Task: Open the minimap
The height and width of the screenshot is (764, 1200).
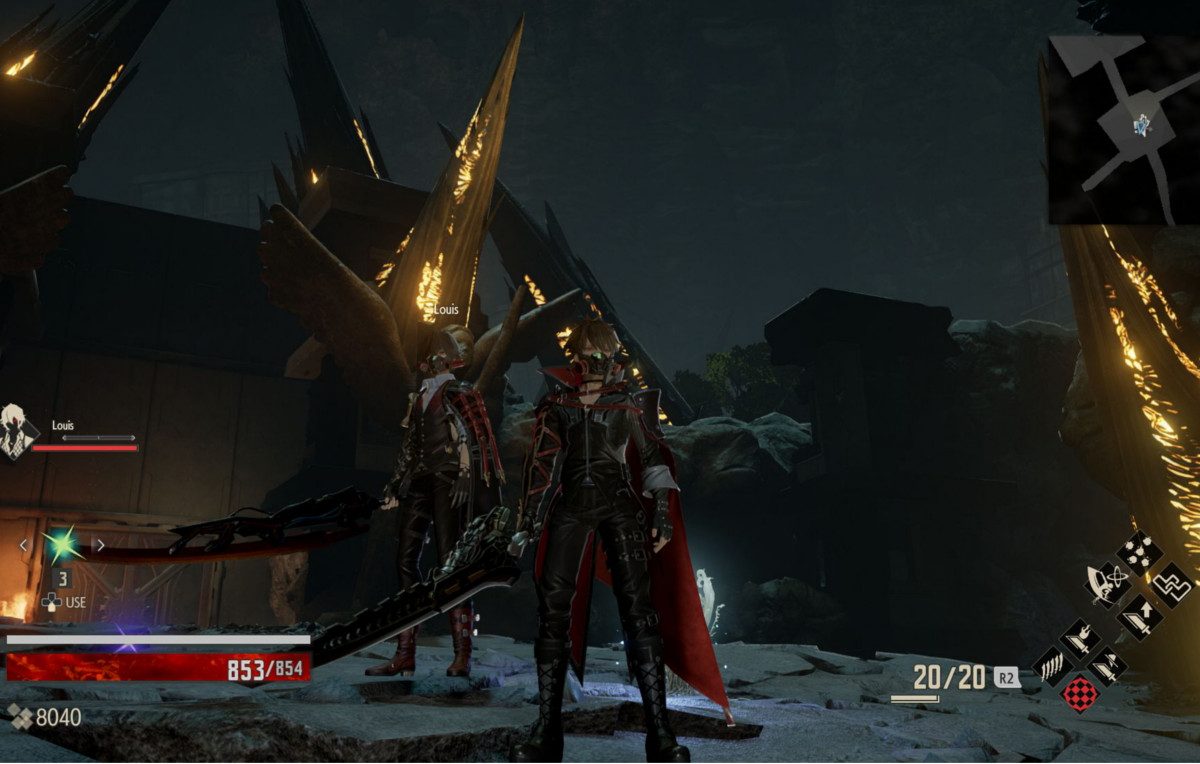Action: click(1121, 130)
